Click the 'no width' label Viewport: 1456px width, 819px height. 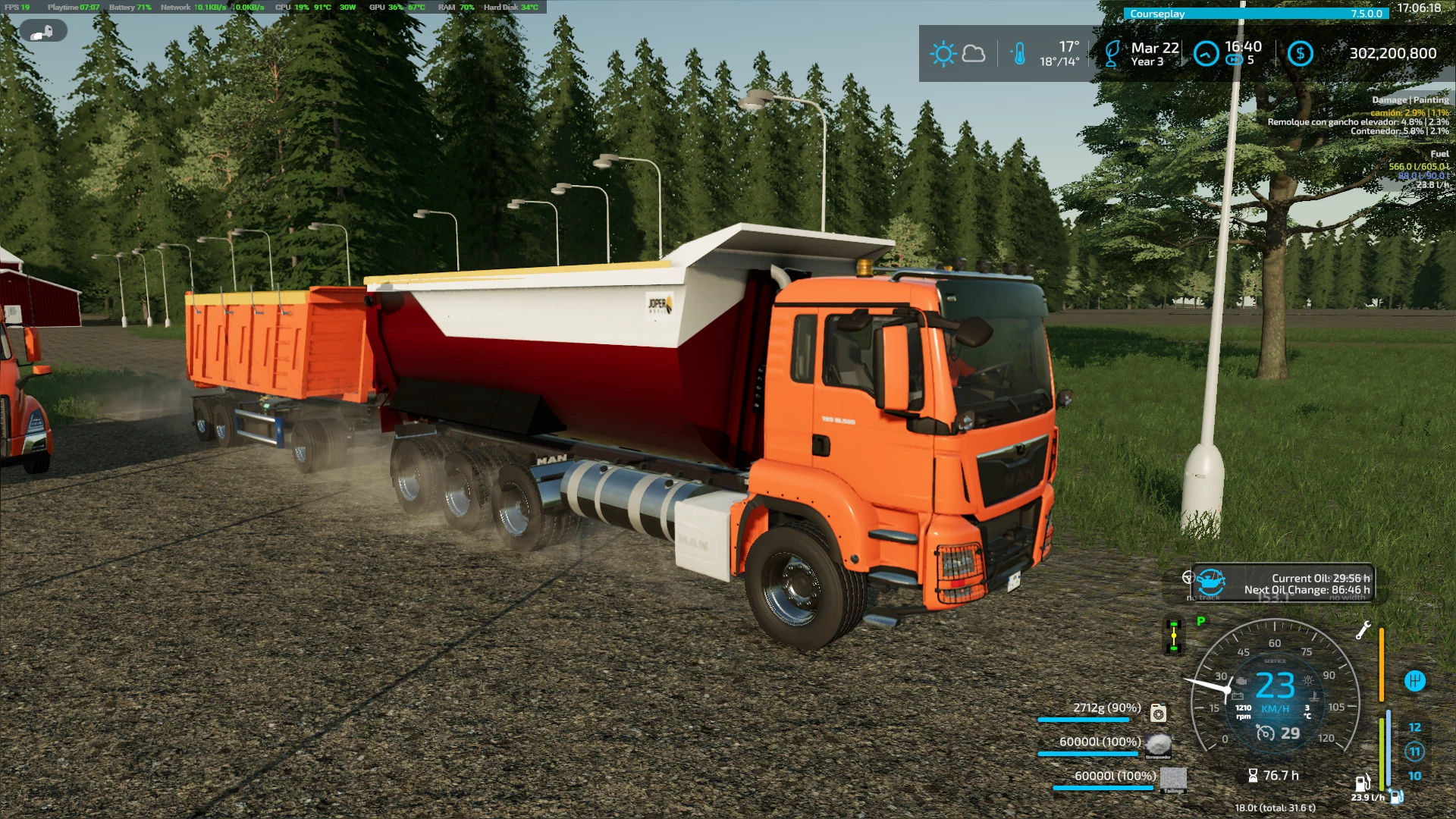(1348, 598)
